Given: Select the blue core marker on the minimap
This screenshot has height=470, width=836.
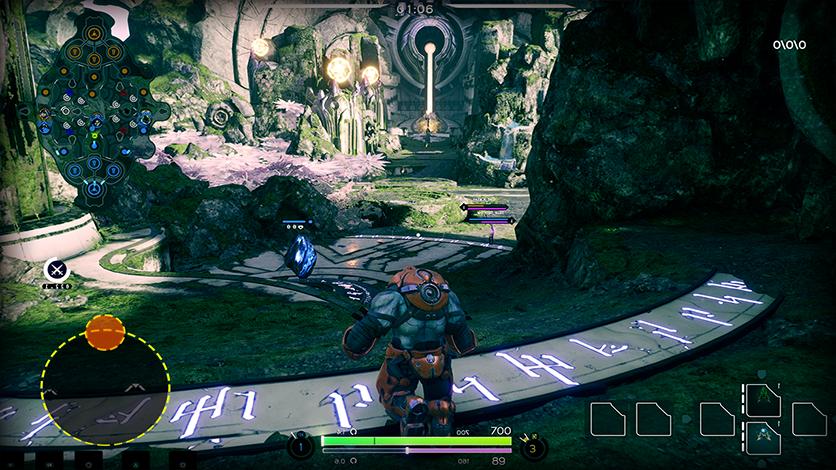Looking at the screenshot, I should [93, 187].
